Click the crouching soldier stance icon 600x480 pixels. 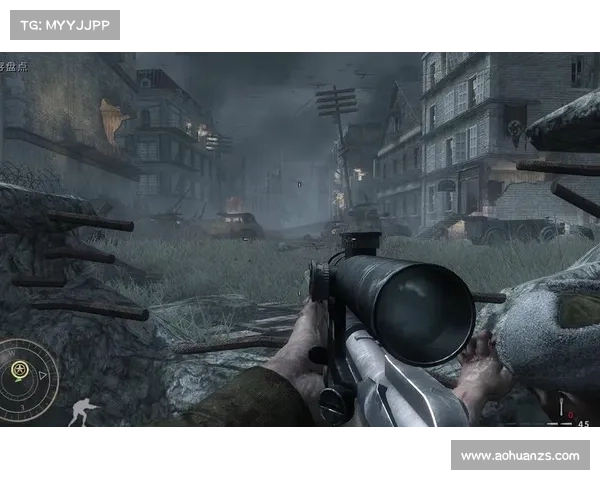click(x=84, y=412)
